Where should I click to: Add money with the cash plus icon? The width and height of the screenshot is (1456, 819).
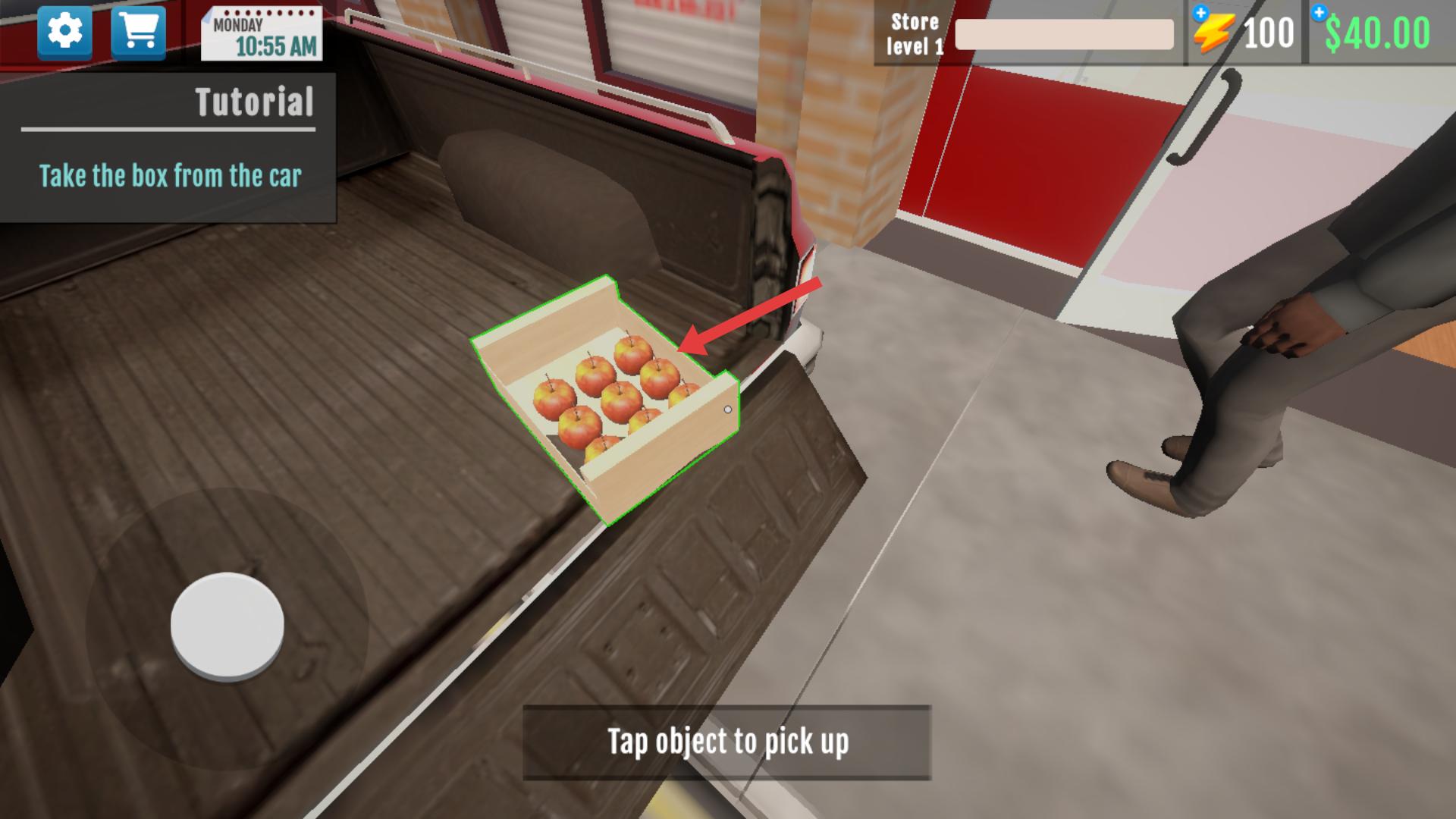coord(1319,12)
